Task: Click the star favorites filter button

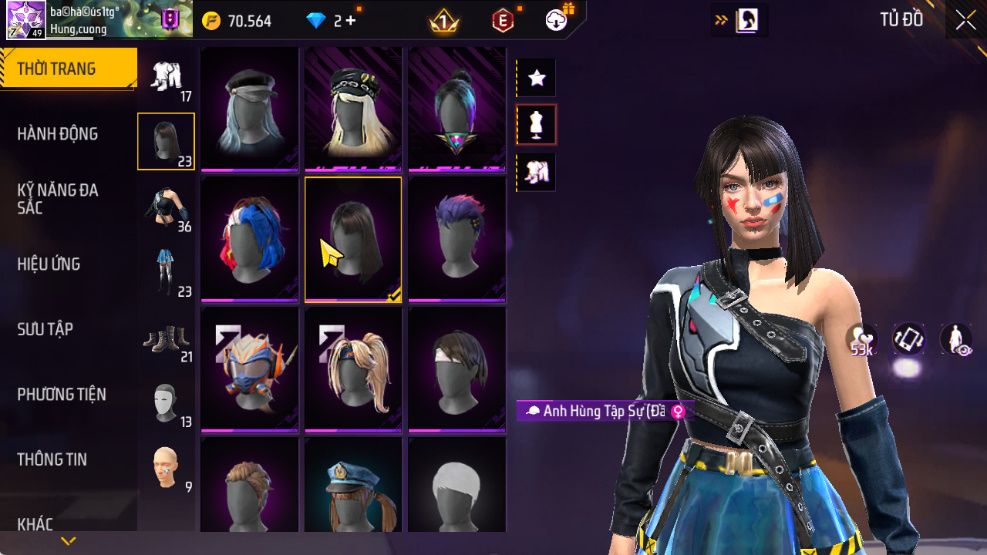Action: pyautogui.click(x=536, y=77)
